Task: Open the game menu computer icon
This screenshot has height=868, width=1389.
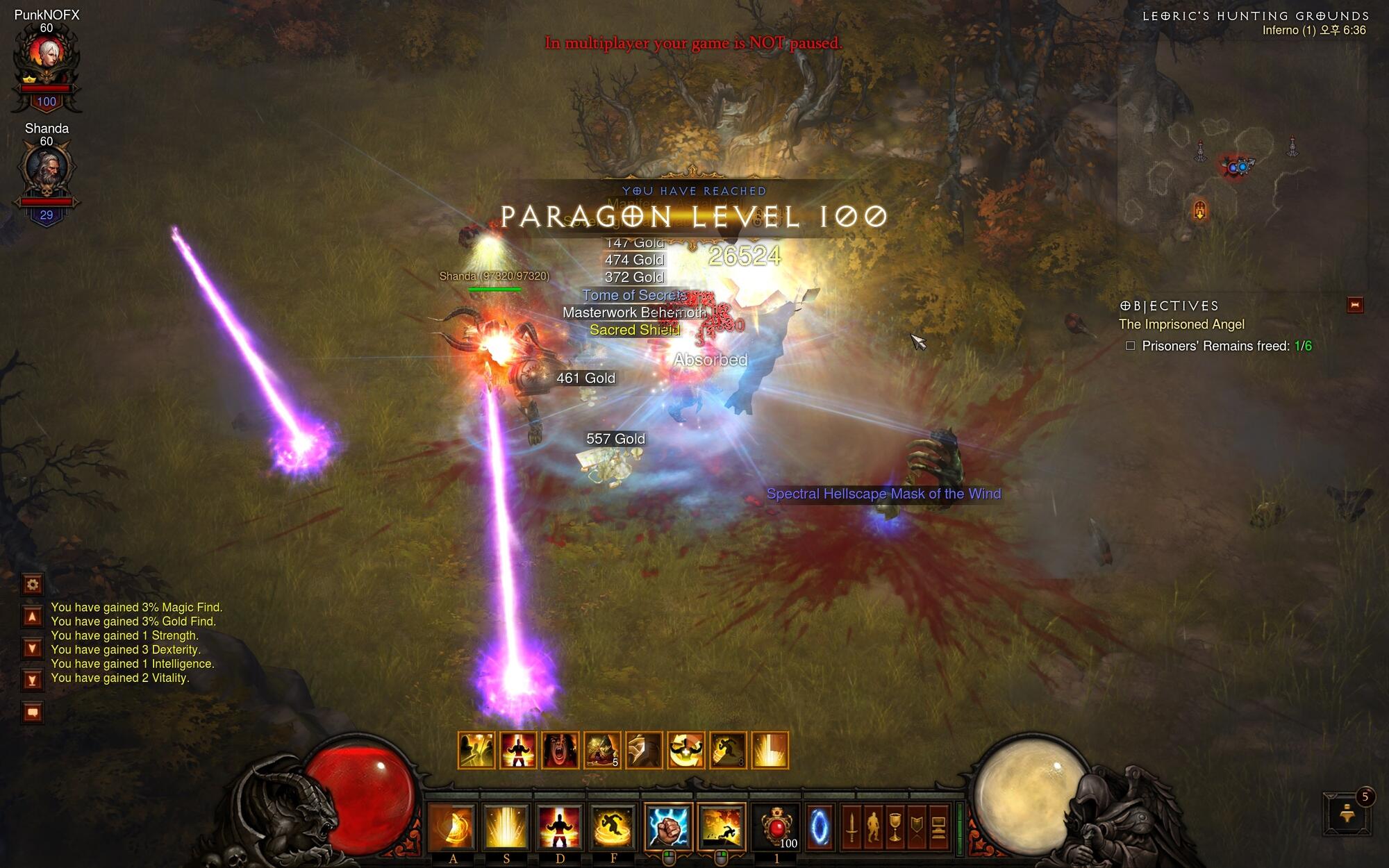Action: tap(938, 828)
